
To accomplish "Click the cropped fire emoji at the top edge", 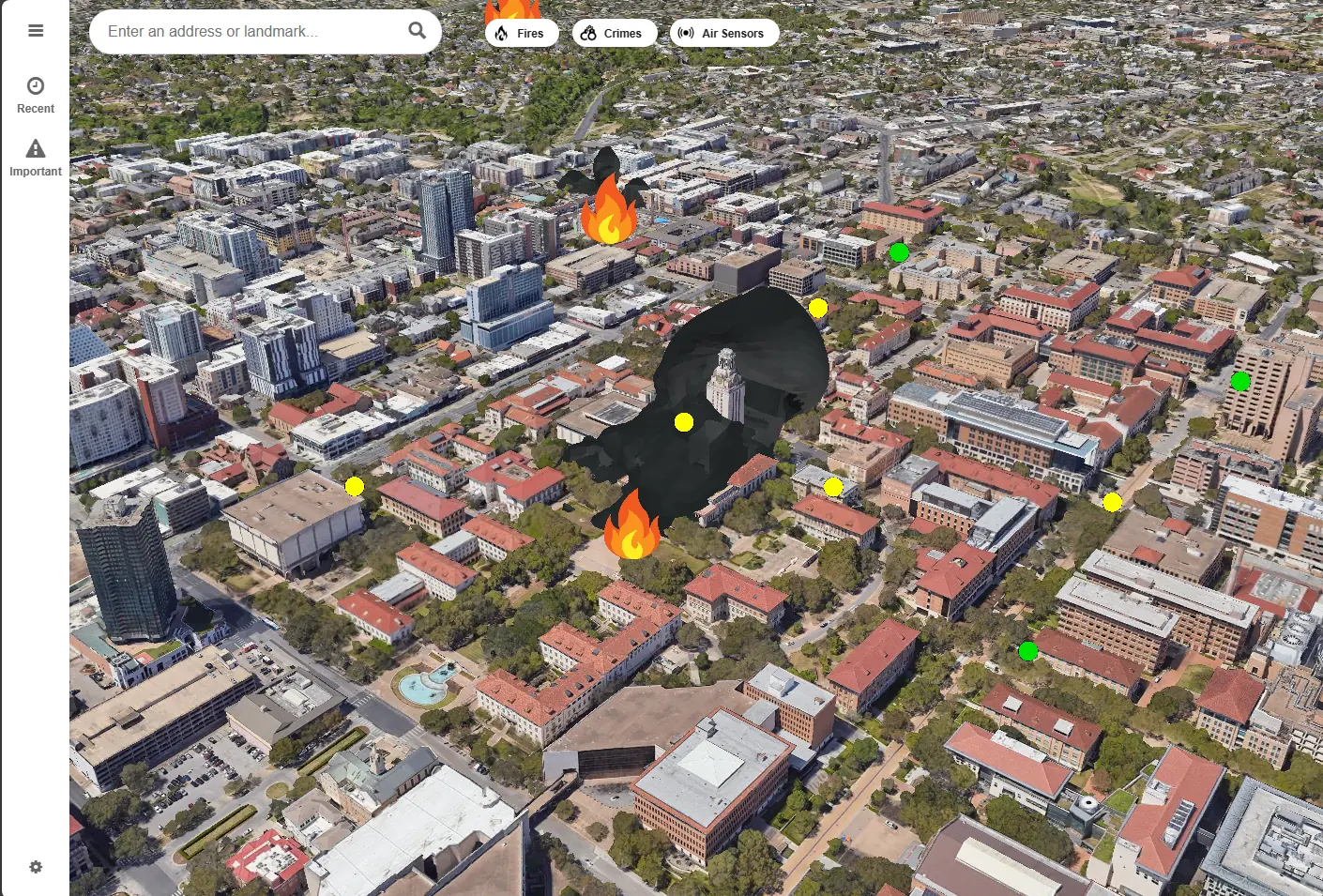I will (x=511, y=9).
